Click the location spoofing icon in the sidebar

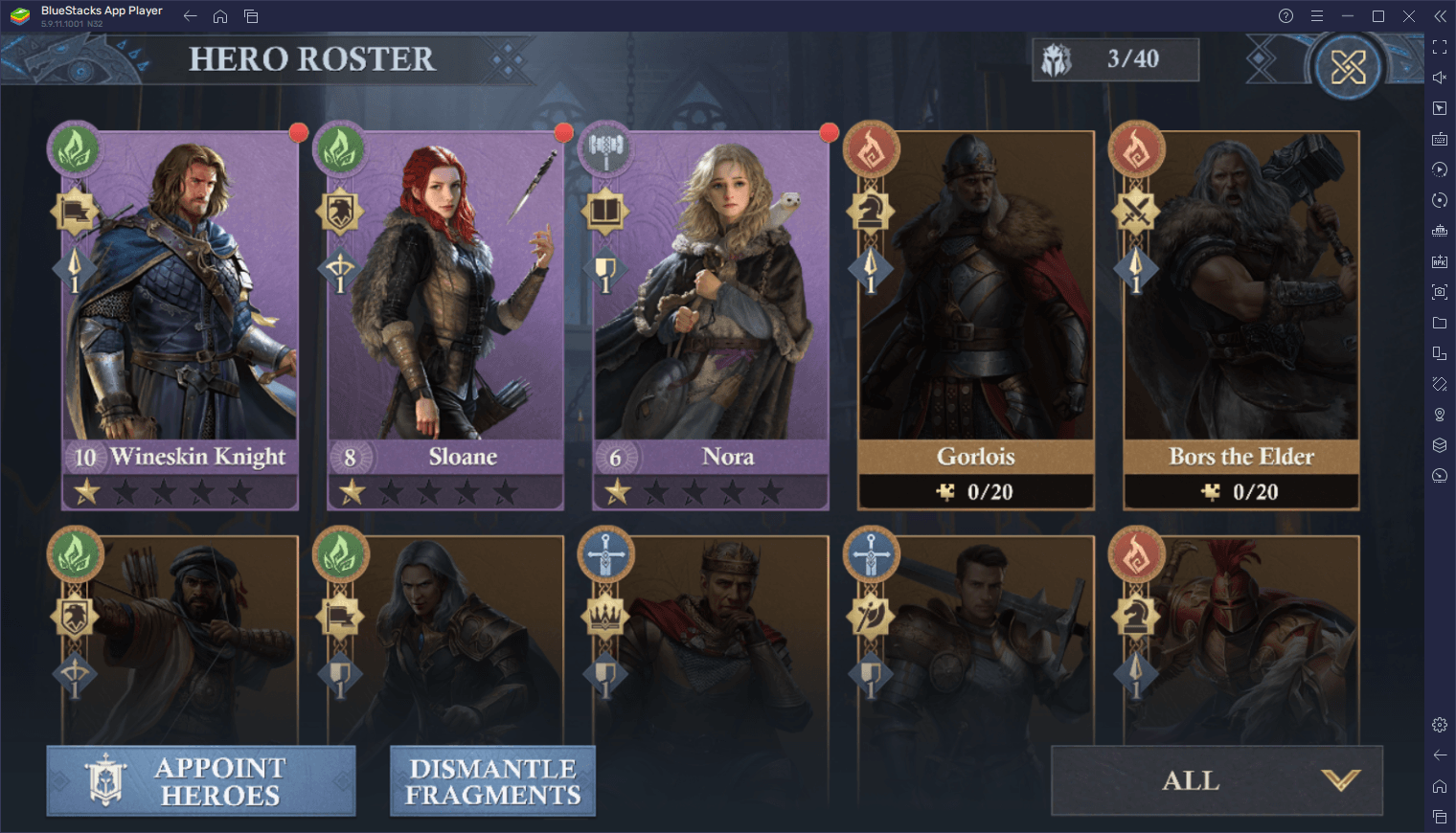click(x=1440, y=415)
